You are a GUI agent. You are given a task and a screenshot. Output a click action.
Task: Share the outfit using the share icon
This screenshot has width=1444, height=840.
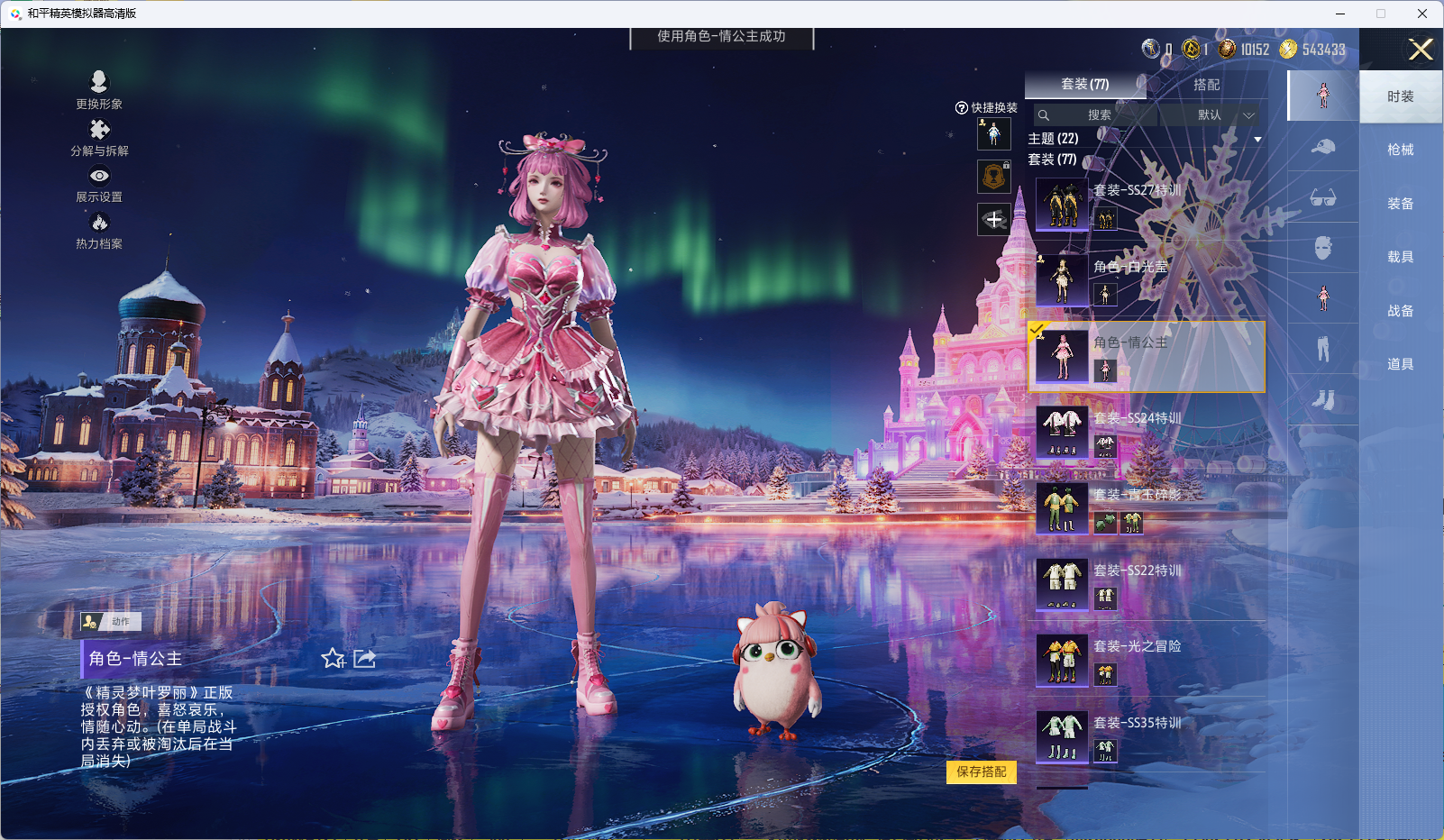point(364,659)
